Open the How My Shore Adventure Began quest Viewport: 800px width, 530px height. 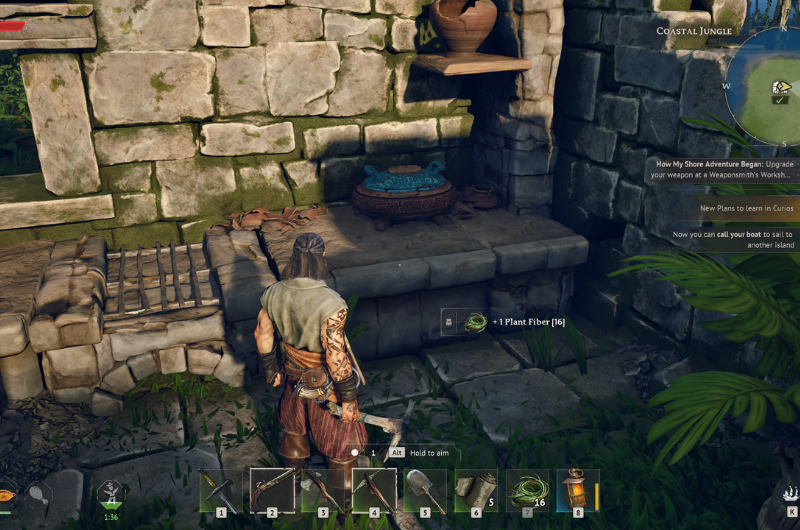coord(725,169)
